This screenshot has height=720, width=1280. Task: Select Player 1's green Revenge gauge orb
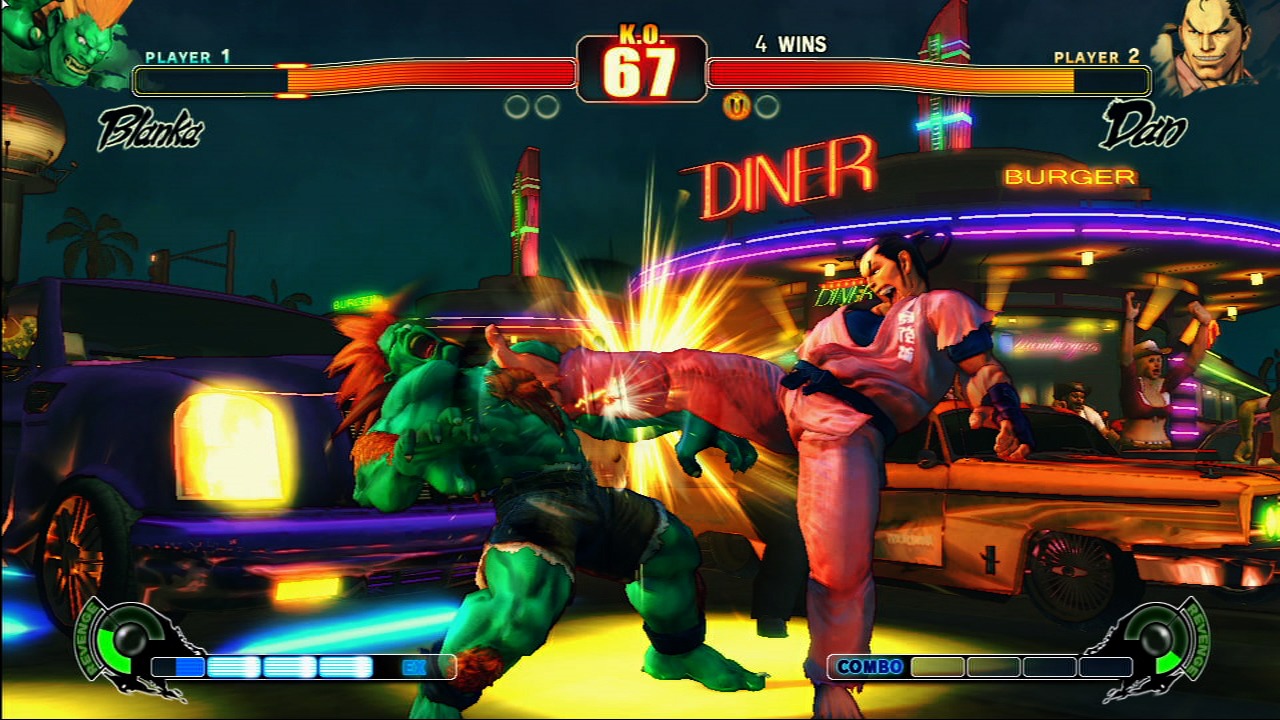click(129, 638)
